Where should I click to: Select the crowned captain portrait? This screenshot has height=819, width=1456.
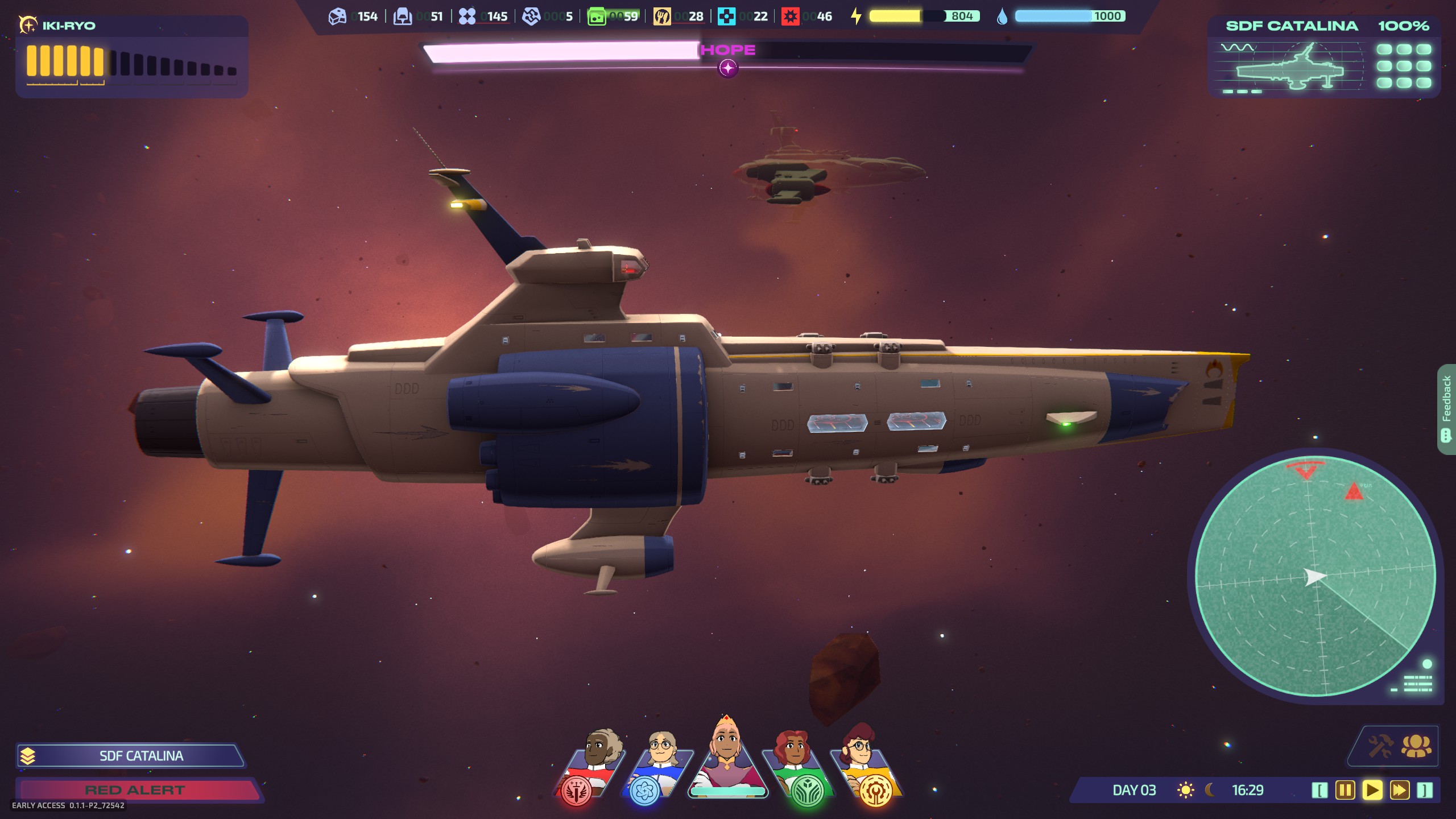(x=727, y=756)
